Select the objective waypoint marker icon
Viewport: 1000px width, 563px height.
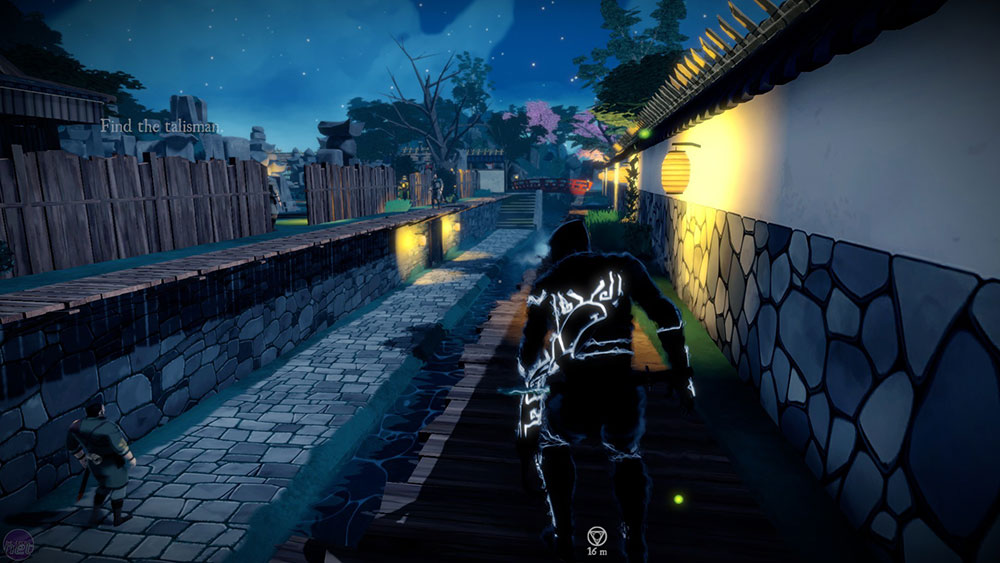[x=595, y=535]
